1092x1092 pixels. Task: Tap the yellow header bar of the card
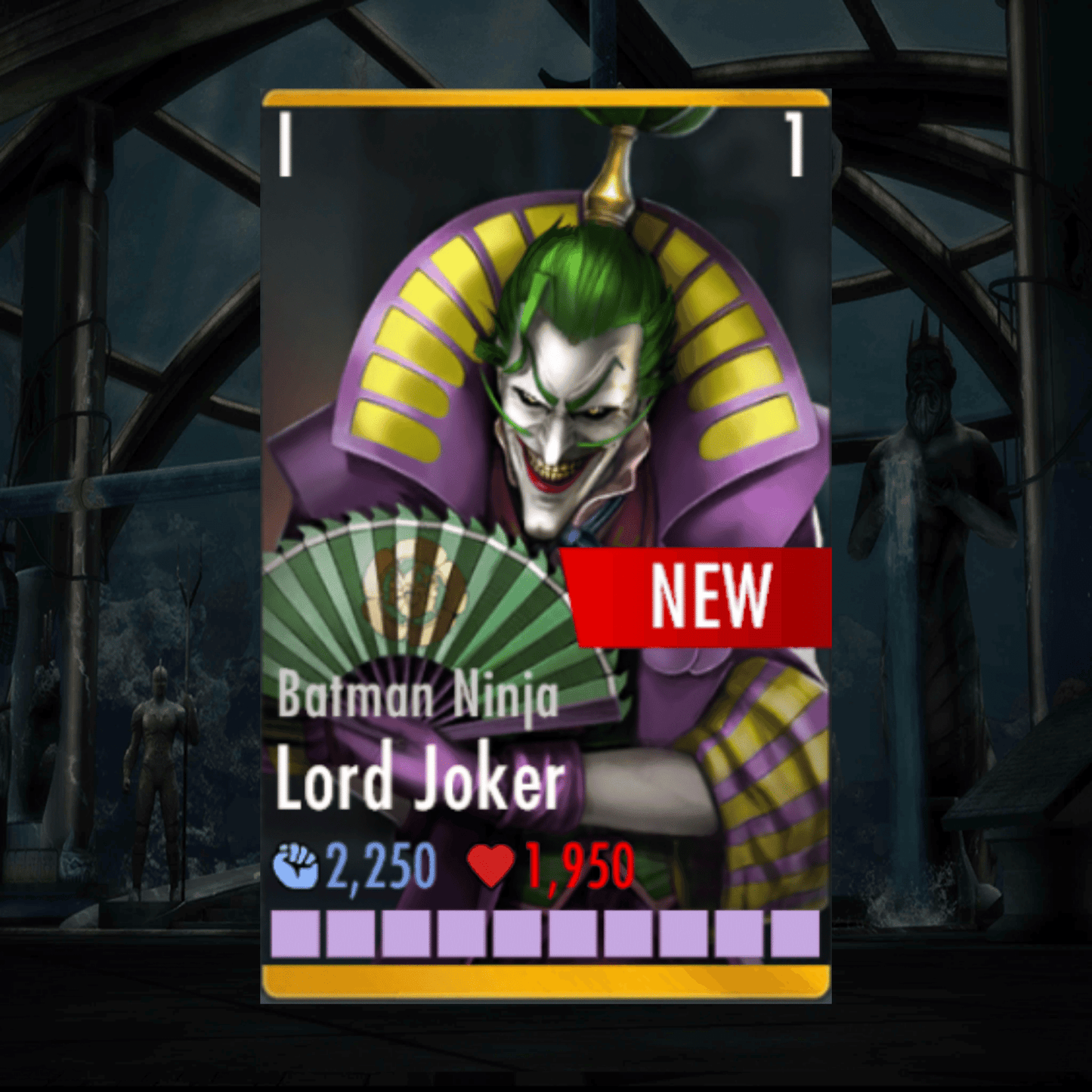(544, 98)
